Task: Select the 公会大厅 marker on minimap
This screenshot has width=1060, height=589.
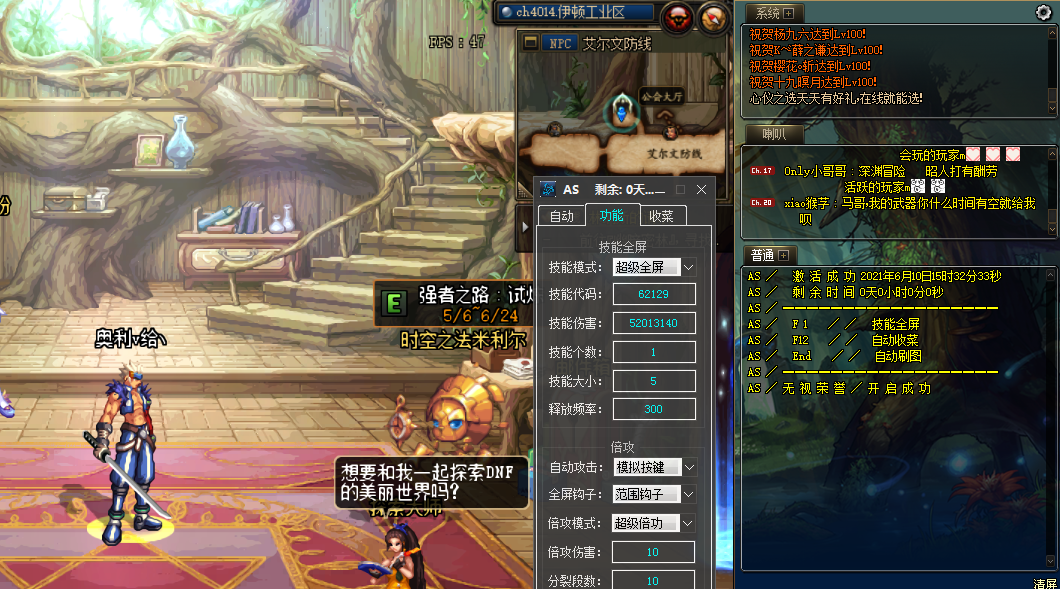Action: point(622,110)
